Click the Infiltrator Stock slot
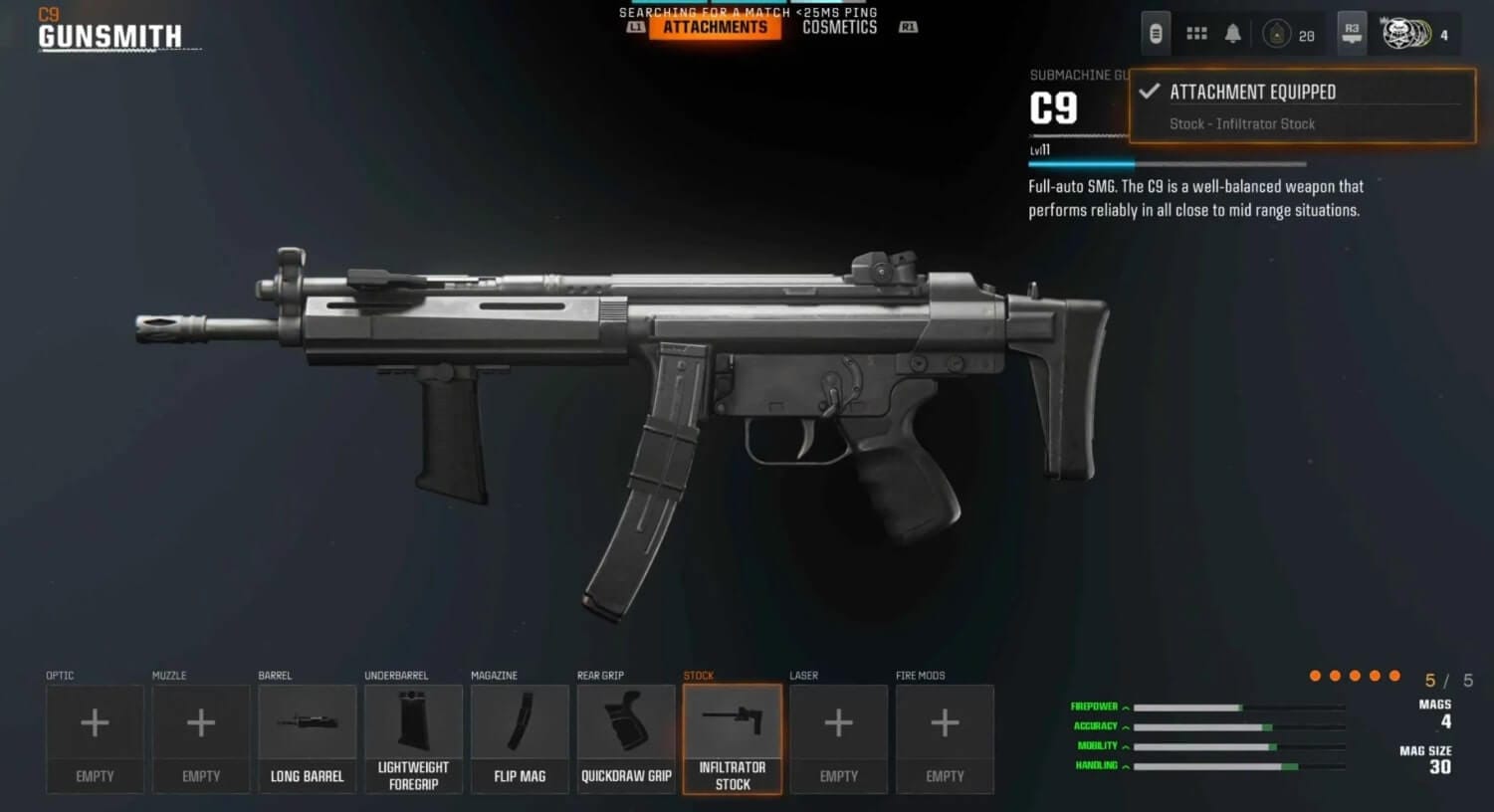The width and height of the screenshot is (1494, 812). [x=733, y=738]
